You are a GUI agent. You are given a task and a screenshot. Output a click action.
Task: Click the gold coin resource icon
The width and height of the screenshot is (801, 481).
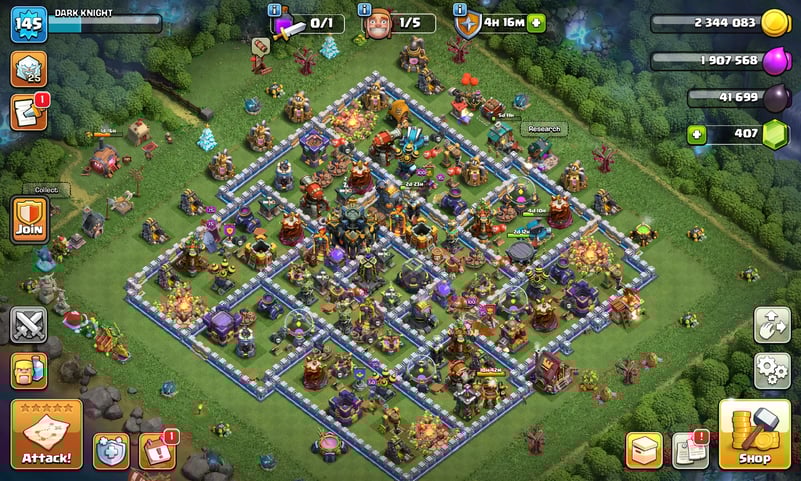pos(775,23)
